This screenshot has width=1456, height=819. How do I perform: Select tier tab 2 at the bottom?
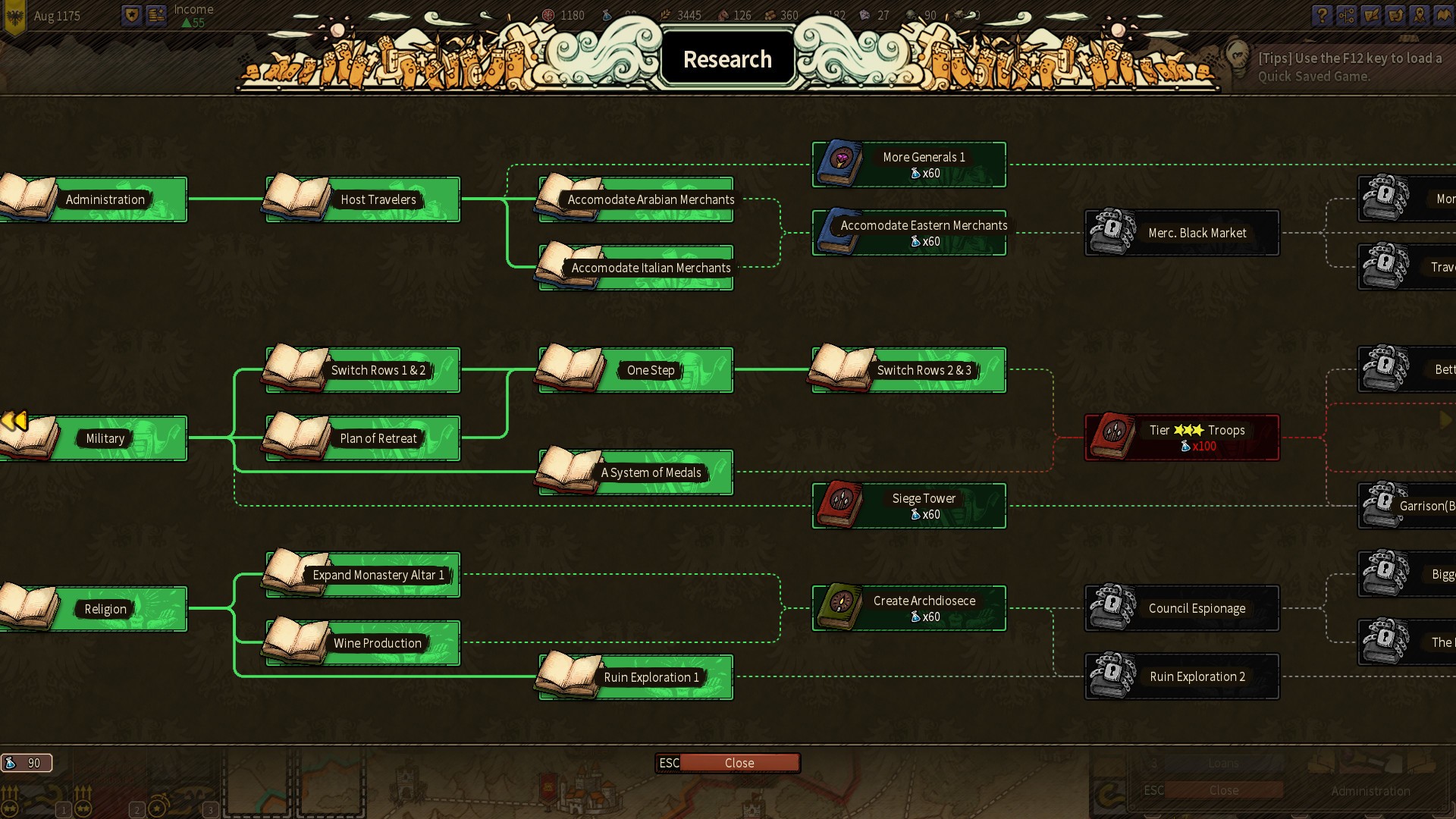[x=136, y=808]
